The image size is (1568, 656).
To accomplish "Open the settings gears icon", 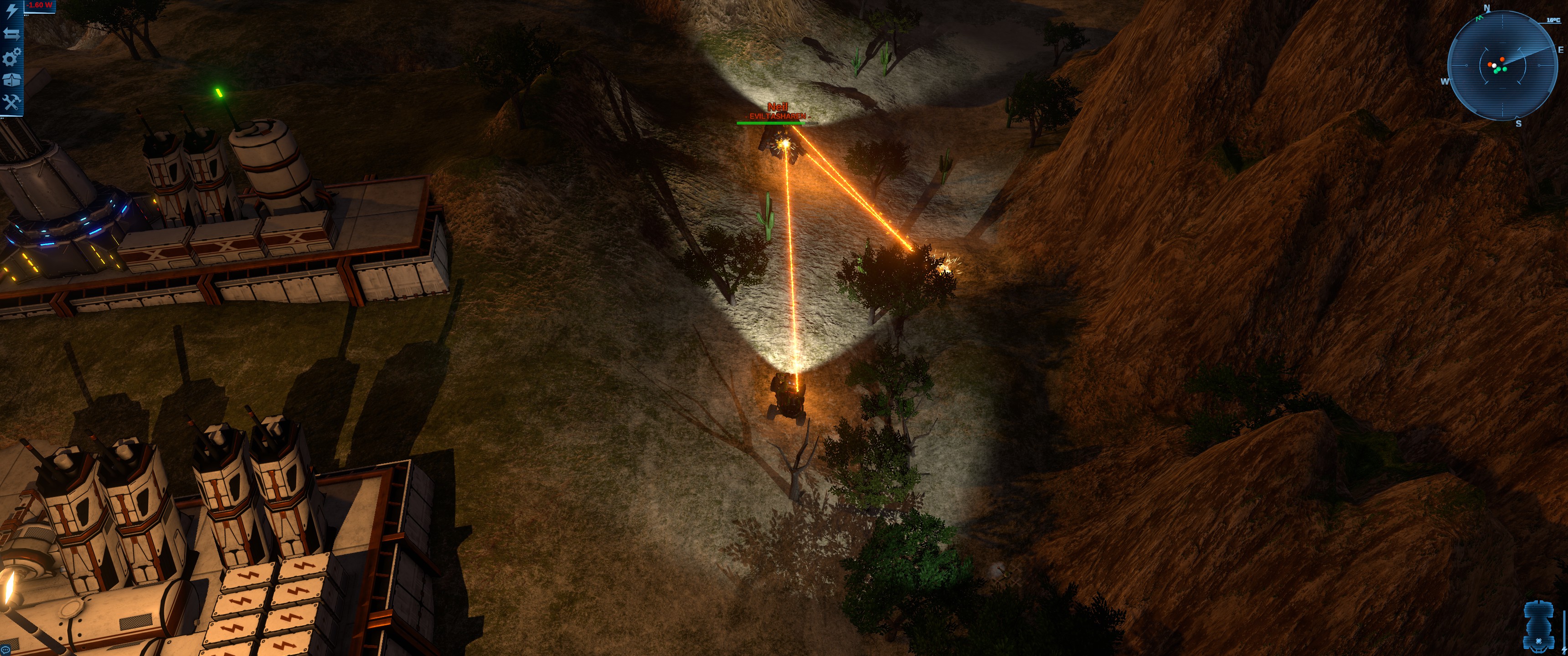I will [11, 57].
